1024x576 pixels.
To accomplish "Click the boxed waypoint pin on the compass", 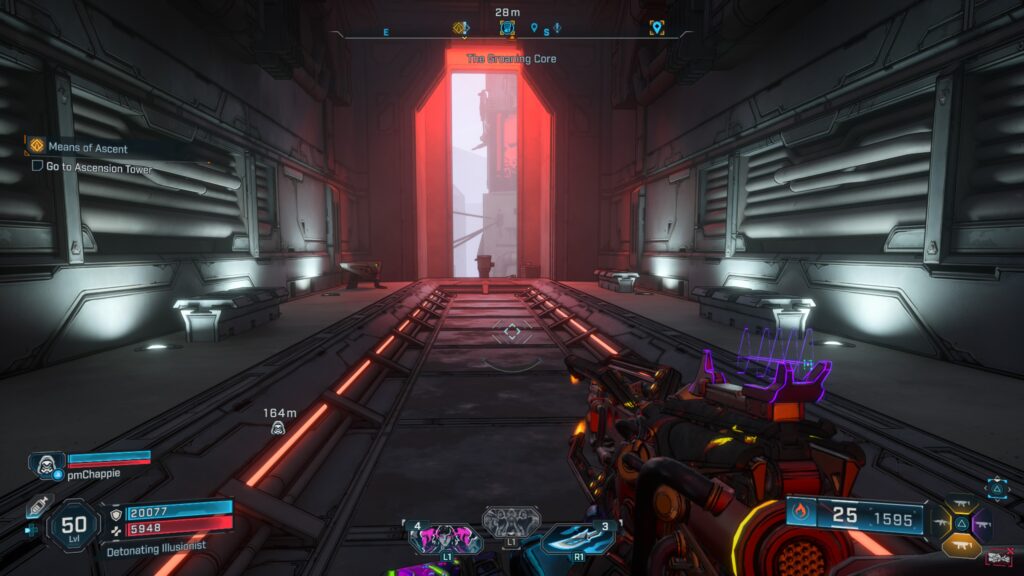I will [x=656, y=28].
